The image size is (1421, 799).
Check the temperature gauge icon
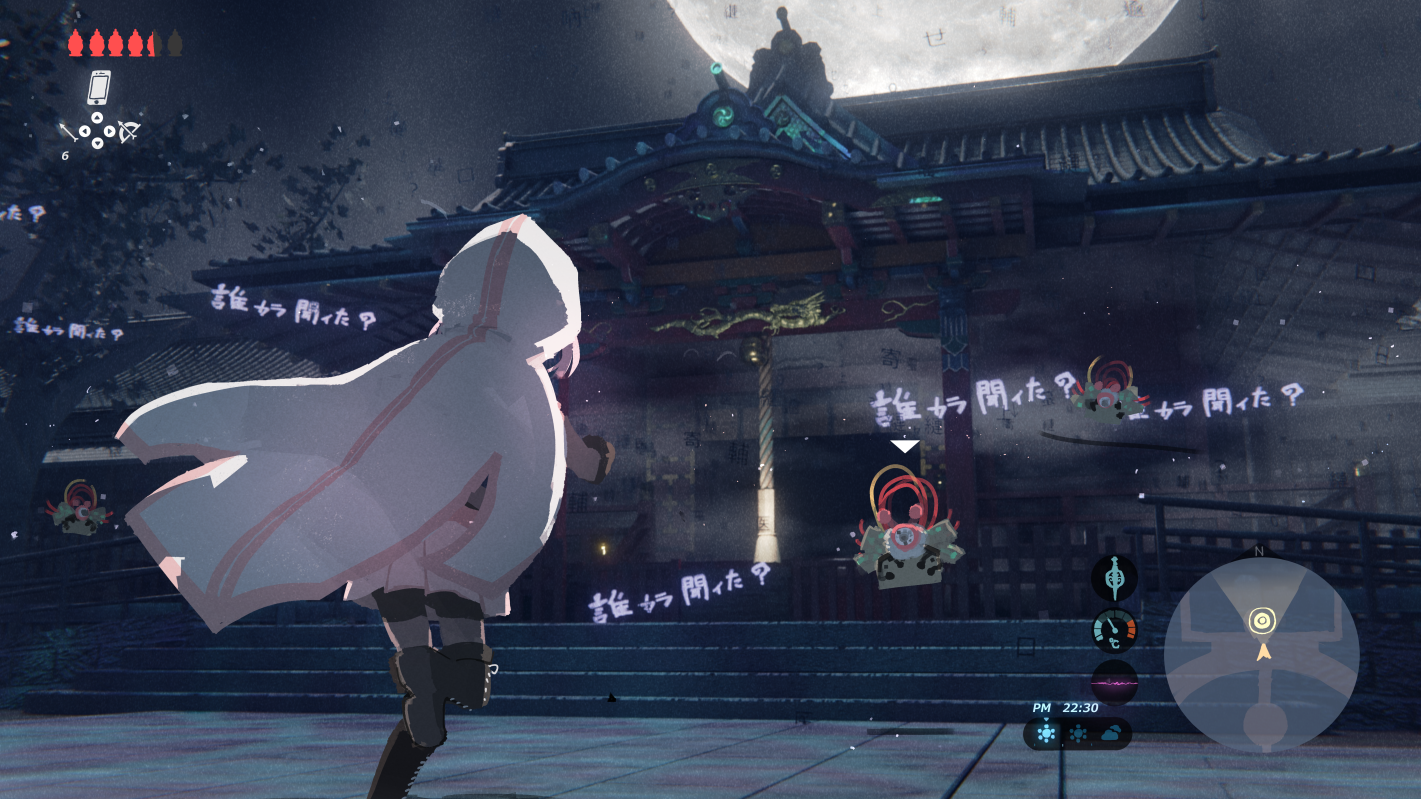pos(1114,632)
